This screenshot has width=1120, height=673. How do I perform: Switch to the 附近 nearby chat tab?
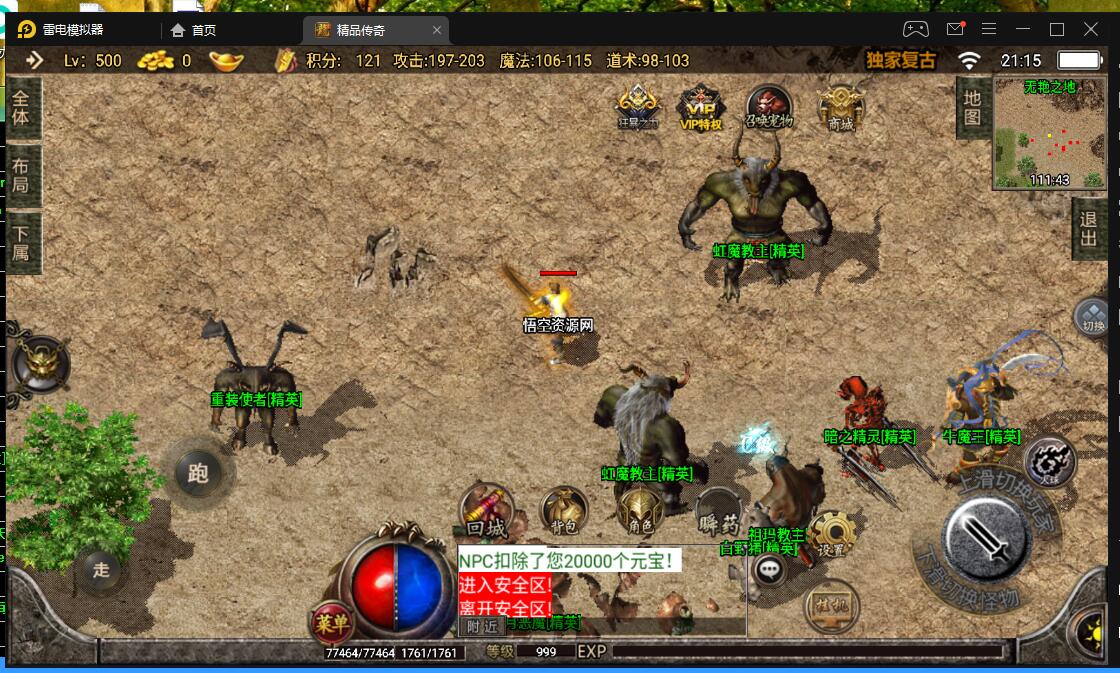(x=481, y=626)
